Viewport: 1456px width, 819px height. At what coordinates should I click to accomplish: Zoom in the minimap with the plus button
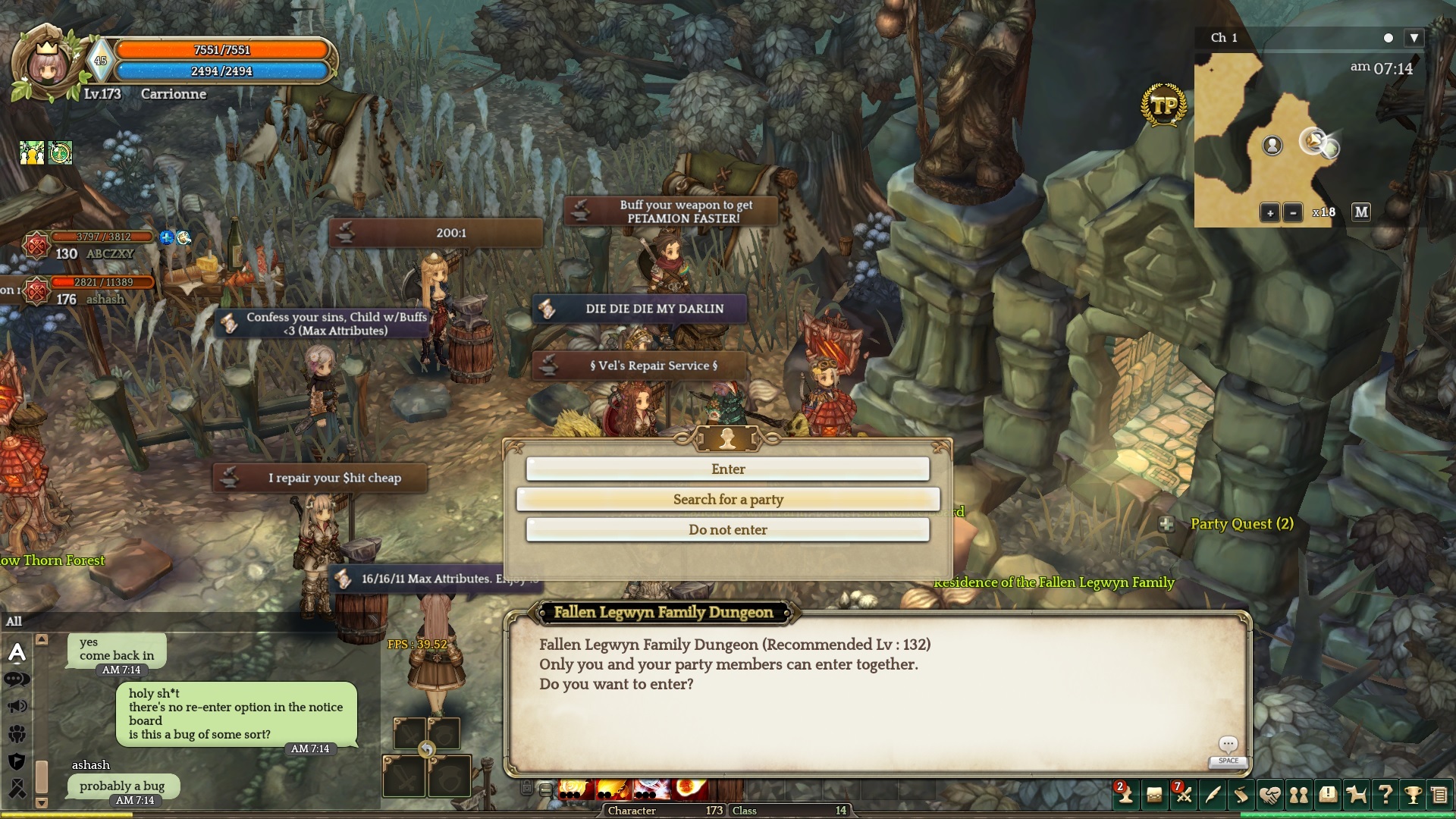(x=1270, y=213)
